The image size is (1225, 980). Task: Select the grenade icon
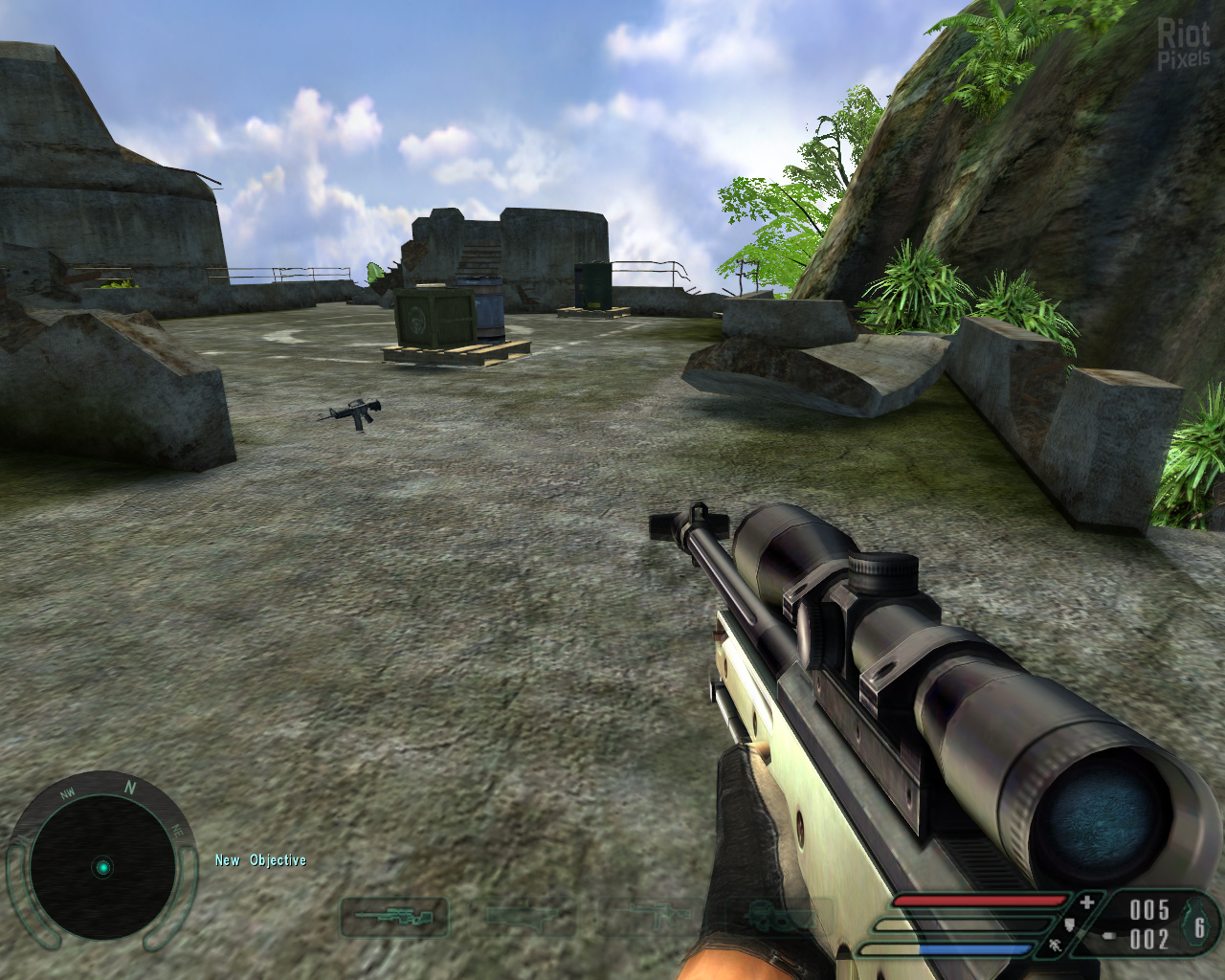1198,925
